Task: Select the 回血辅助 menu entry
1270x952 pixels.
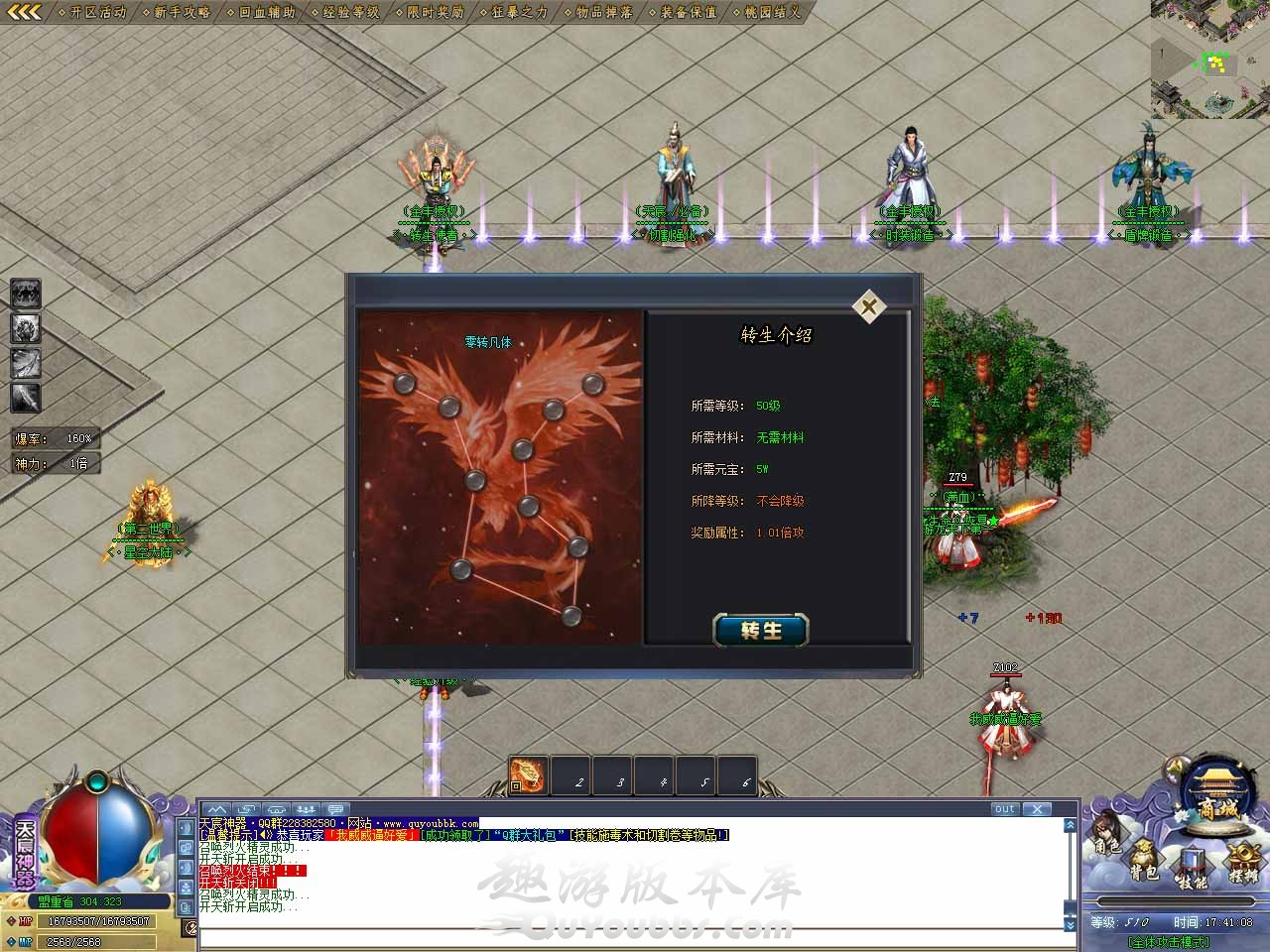Action: (x=266, y=12)
